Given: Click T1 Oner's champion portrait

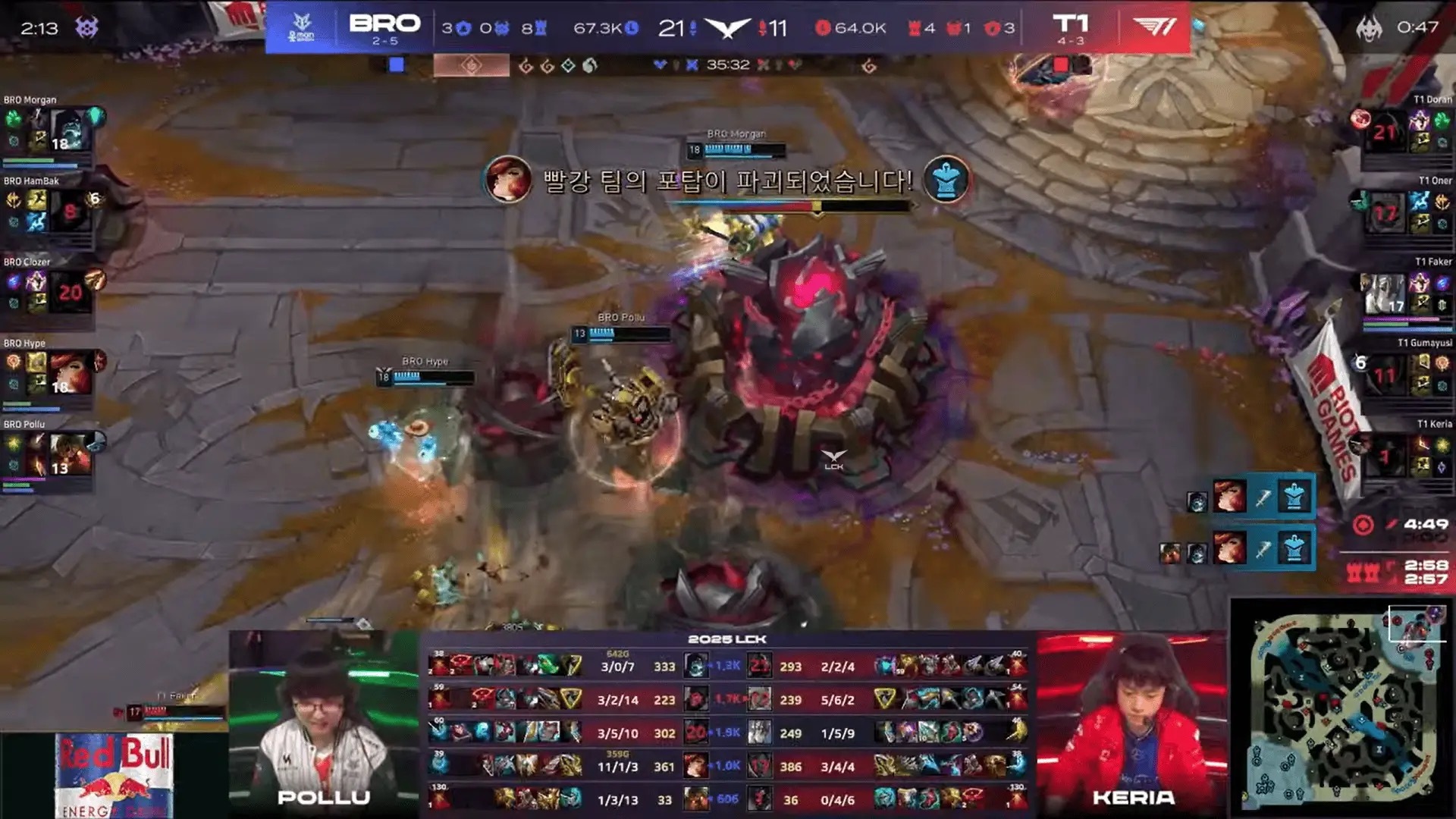Looking at the screenshot, I should (x=1385, y=212).
